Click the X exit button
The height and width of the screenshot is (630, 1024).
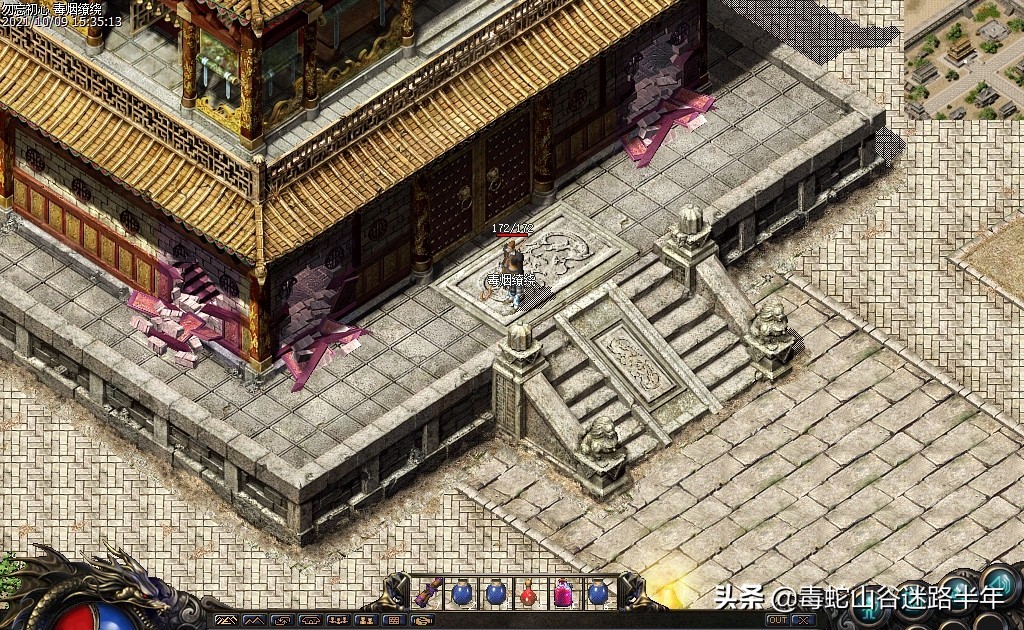coord(804,620)
